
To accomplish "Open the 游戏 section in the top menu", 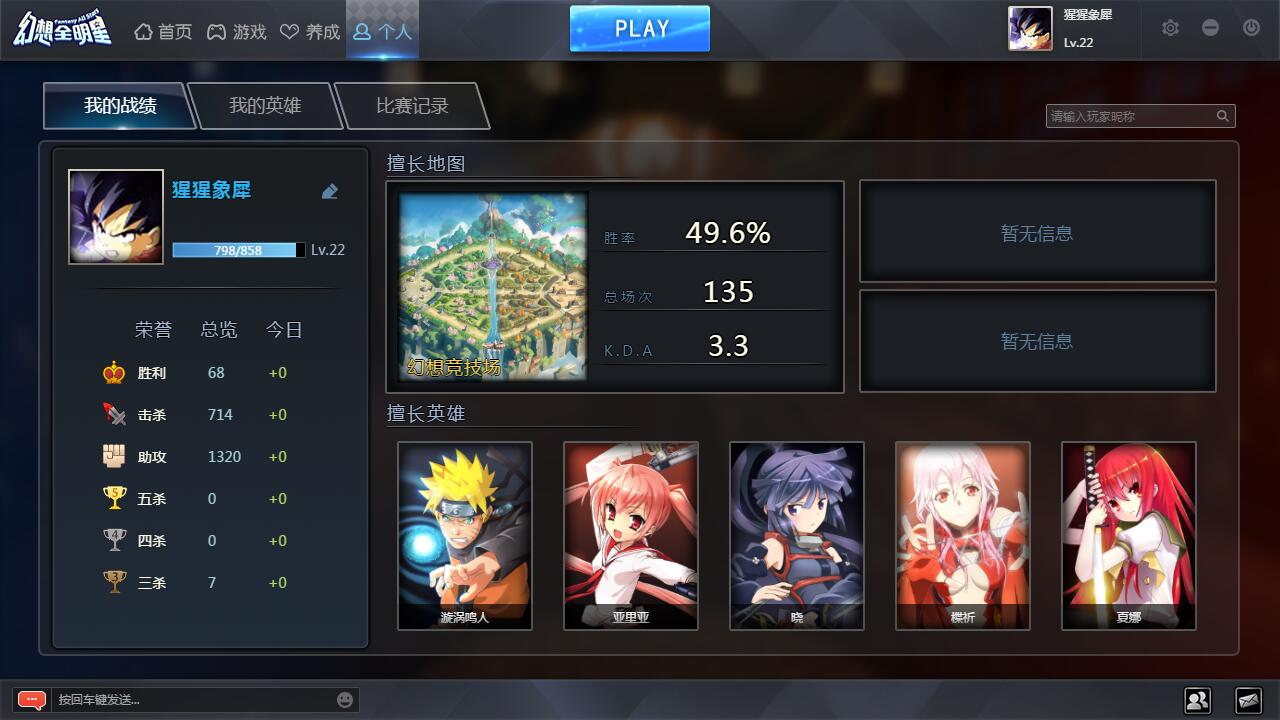I will click(236, 31).
